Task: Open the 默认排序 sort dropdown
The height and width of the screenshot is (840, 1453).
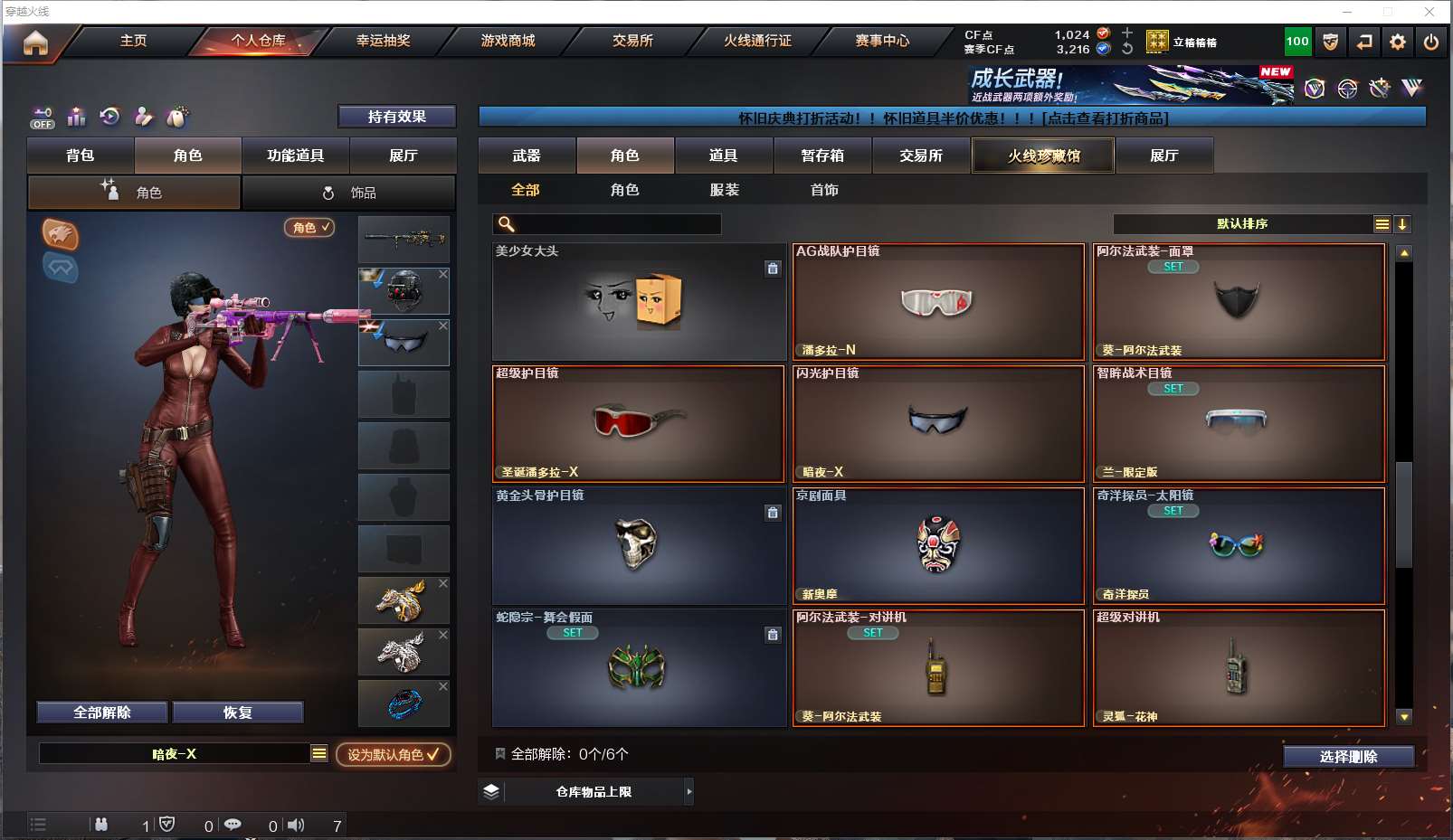Action: tap(1242, 224)
